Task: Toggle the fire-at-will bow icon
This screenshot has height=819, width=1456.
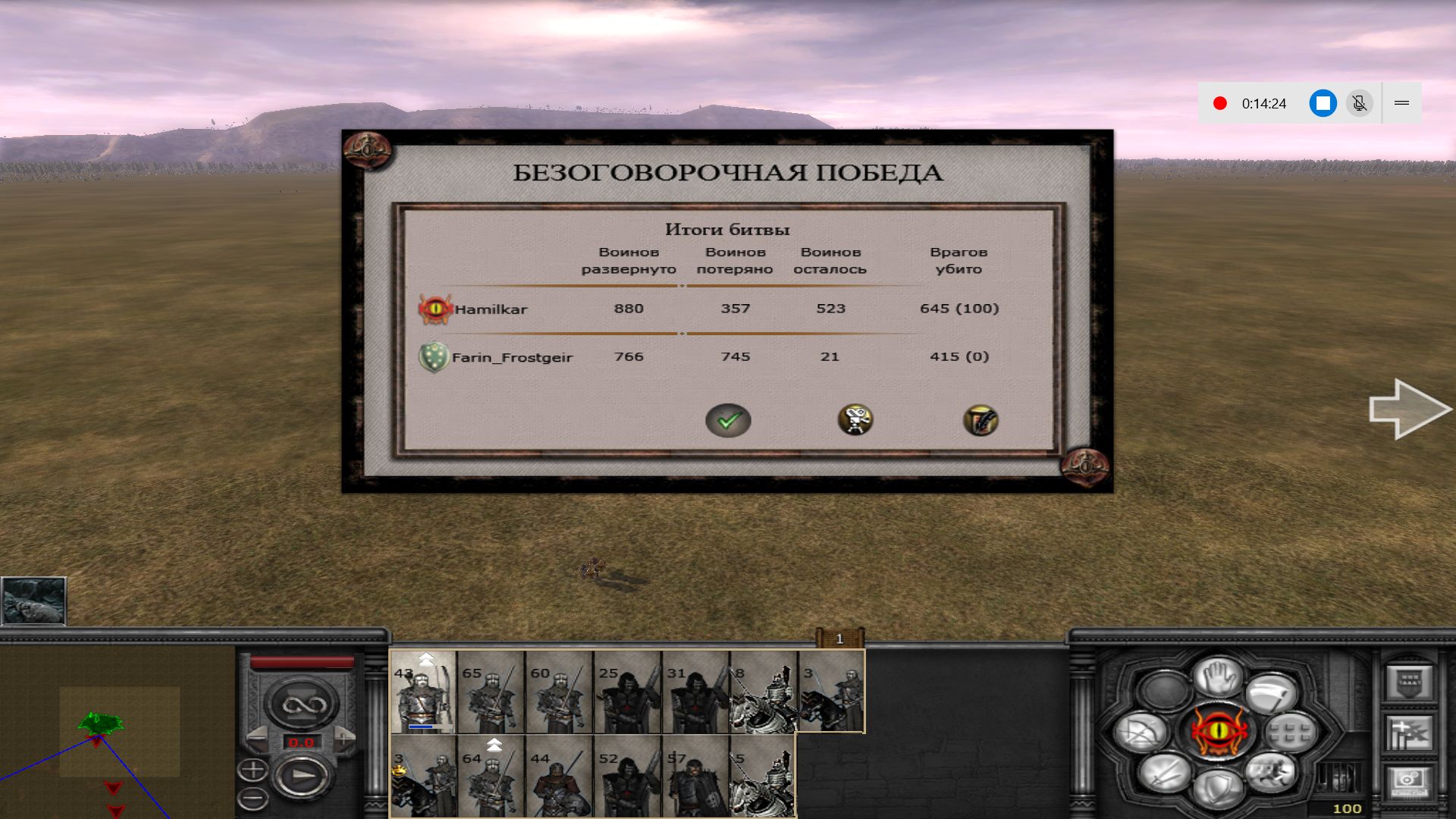Action: pyautogui.click(x=1141, y=733)
